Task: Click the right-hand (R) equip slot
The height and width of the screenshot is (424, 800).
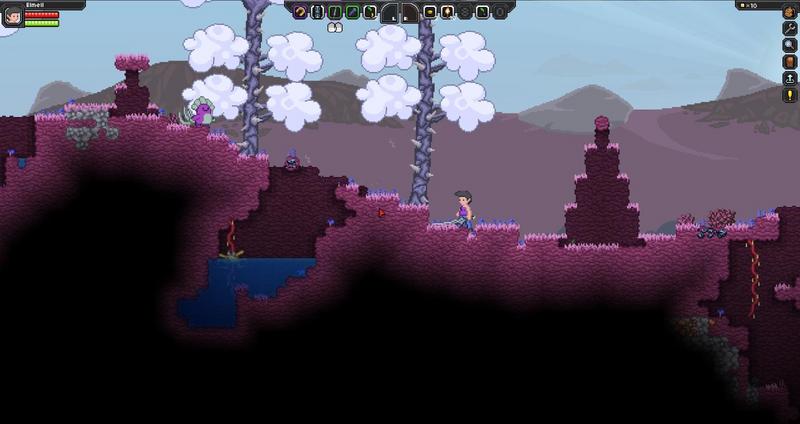Action: (409, 13)
